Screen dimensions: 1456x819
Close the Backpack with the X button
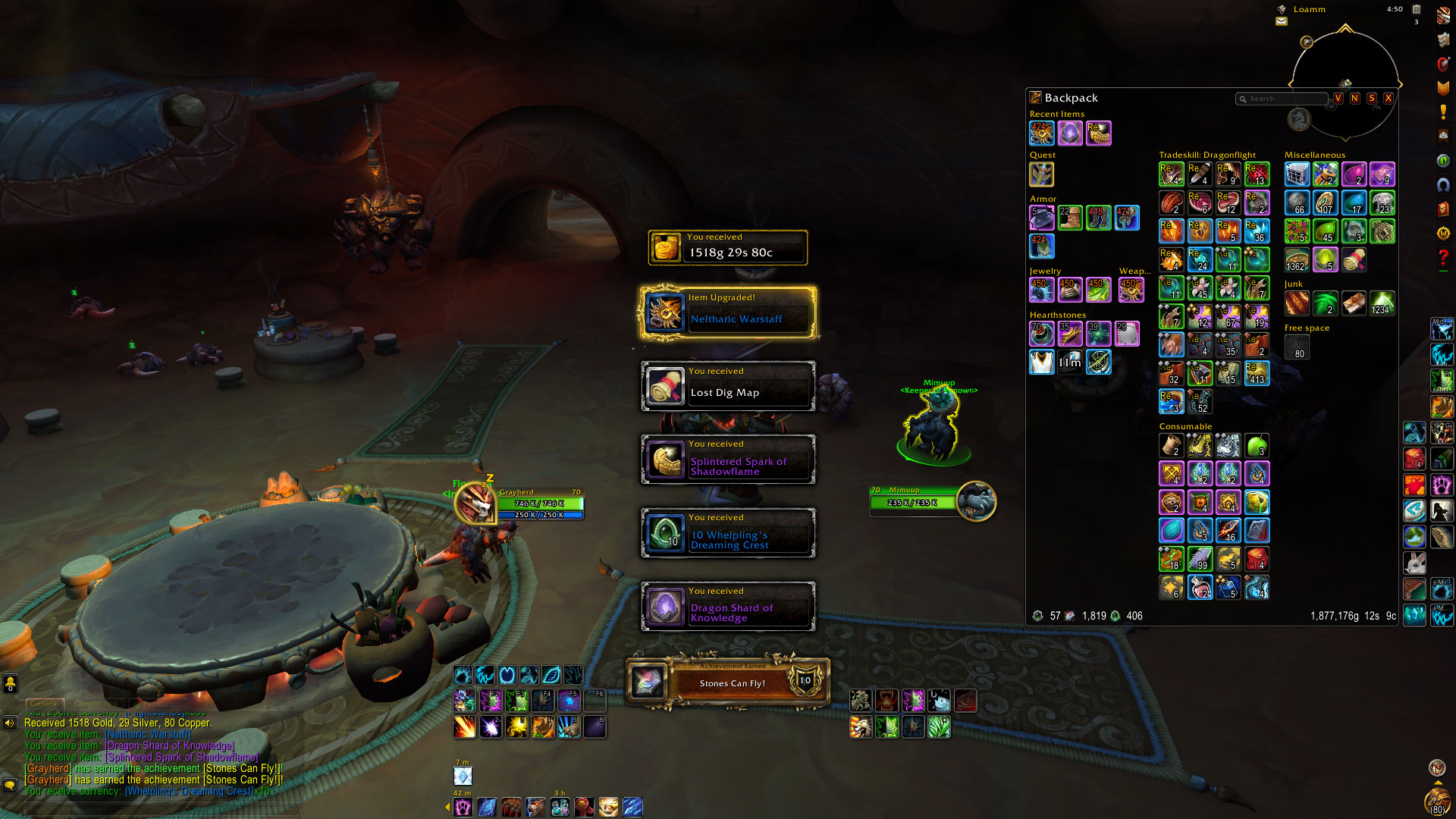(1389, 99)
